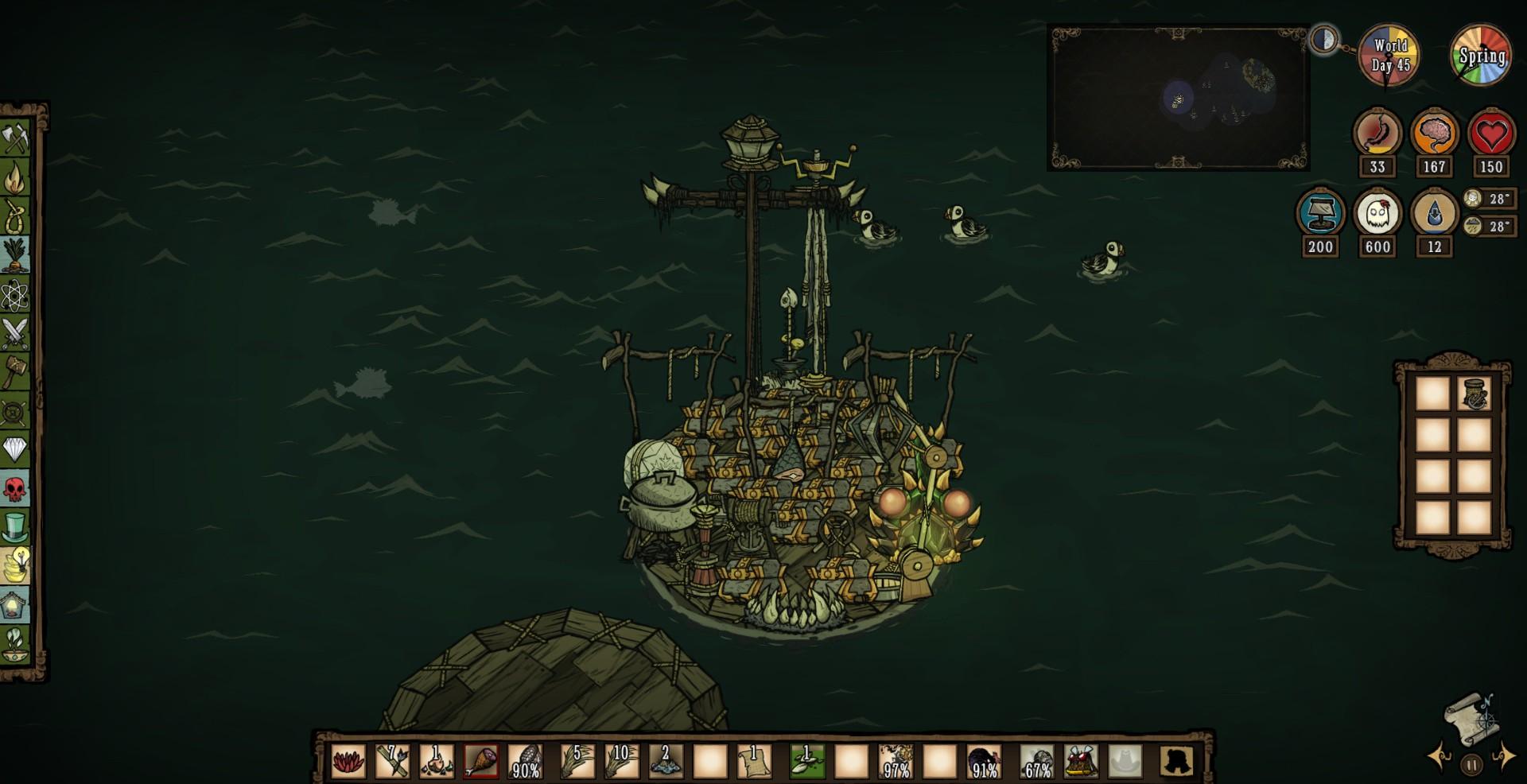The image size is (1527, 784).
Task: Switch to the Science atom tab
Action: 16,296
